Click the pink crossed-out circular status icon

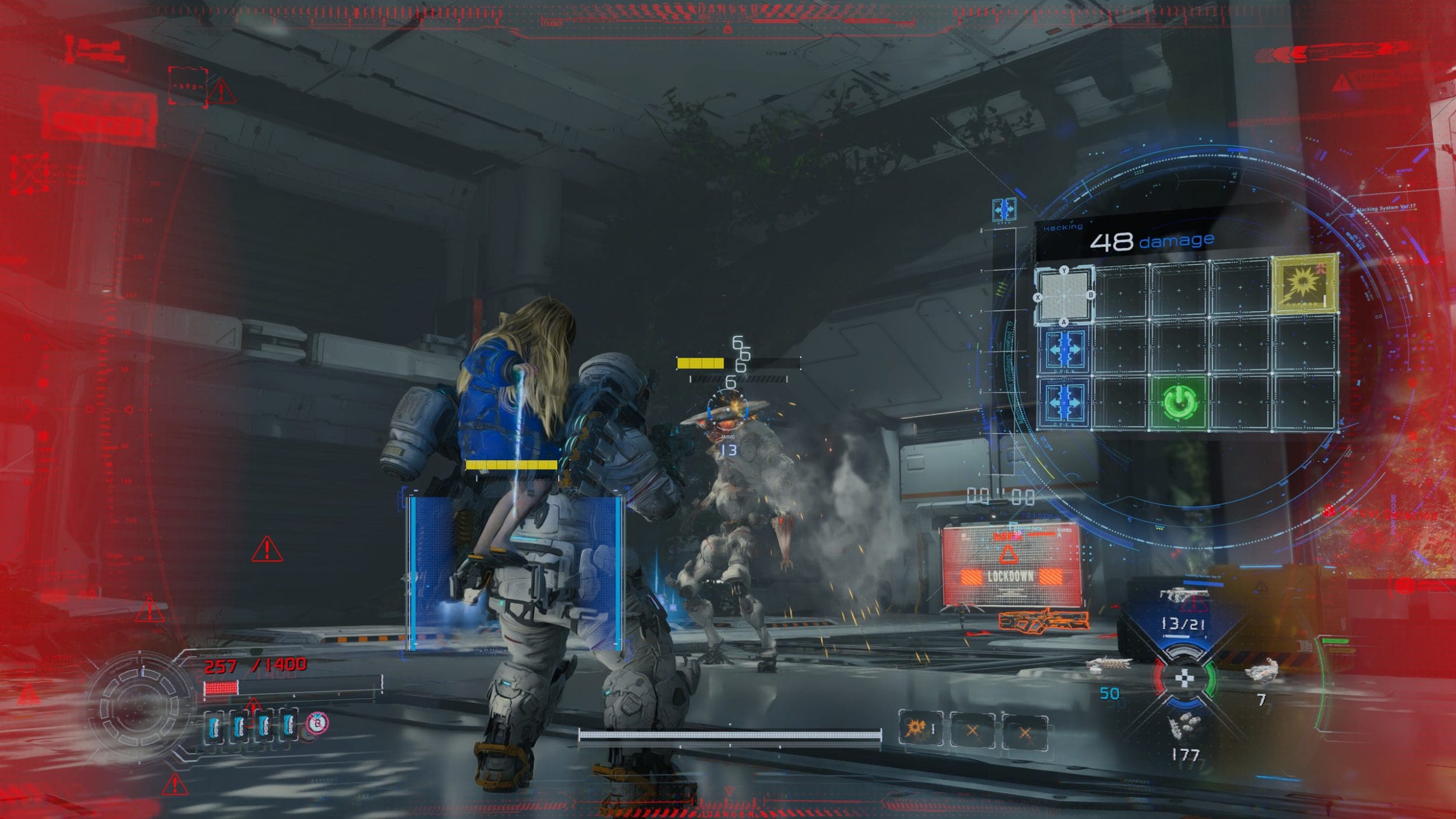pyautogui.click(x=317, y=723)
